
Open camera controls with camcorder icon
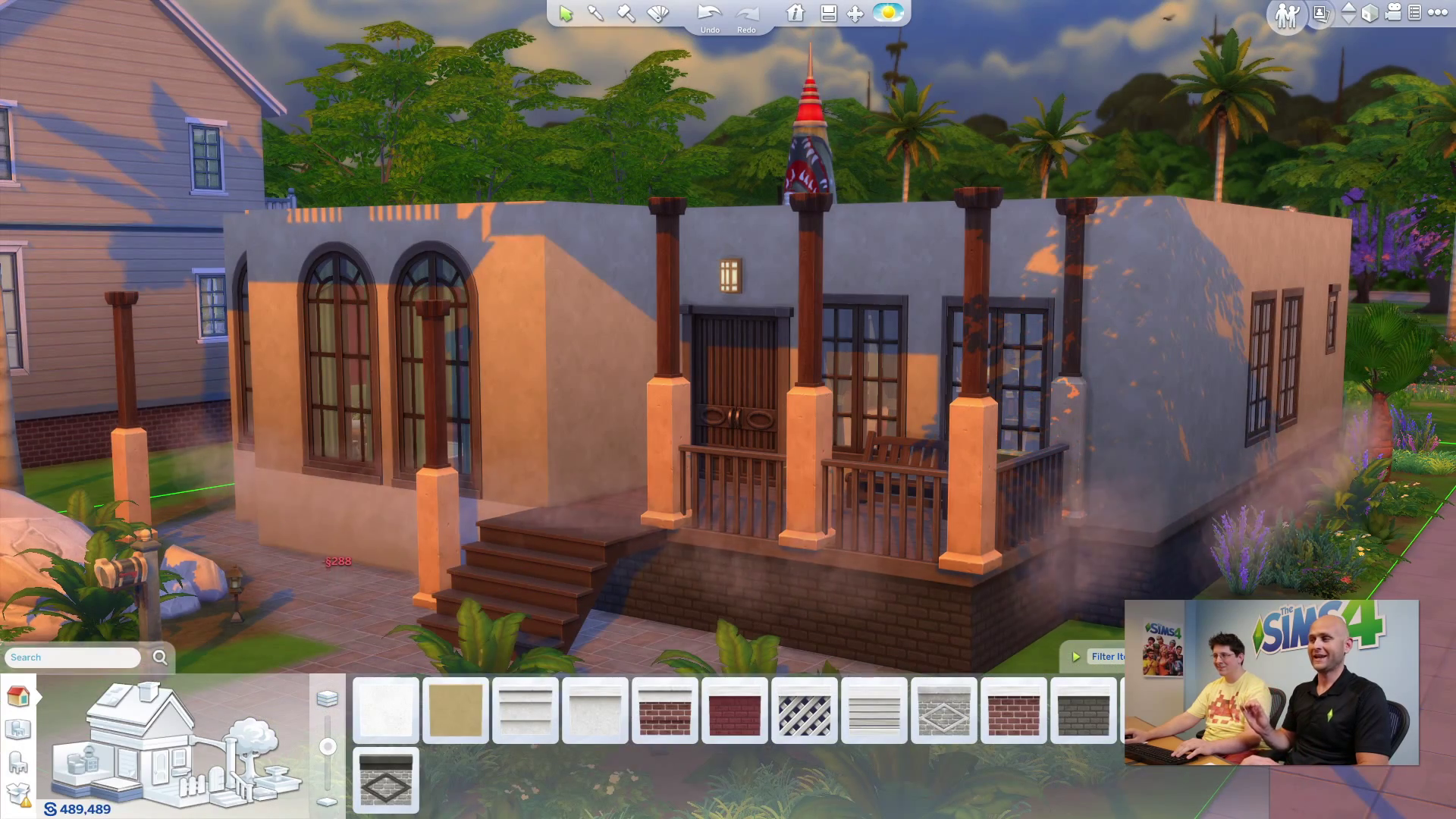(1392, 13)
